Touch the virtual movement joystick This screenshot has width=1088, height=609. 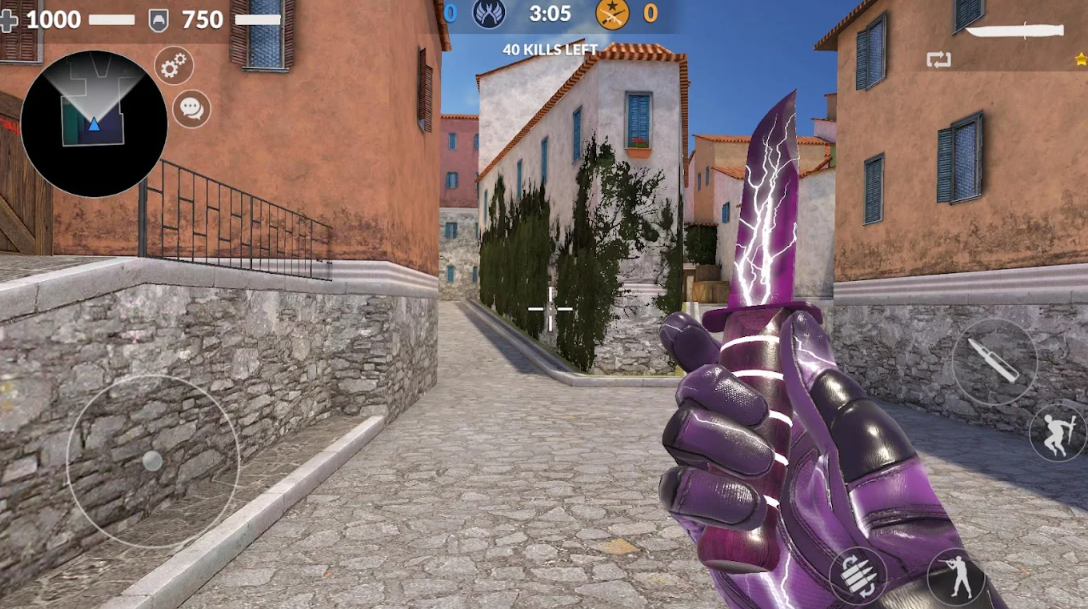pos(152,461)
